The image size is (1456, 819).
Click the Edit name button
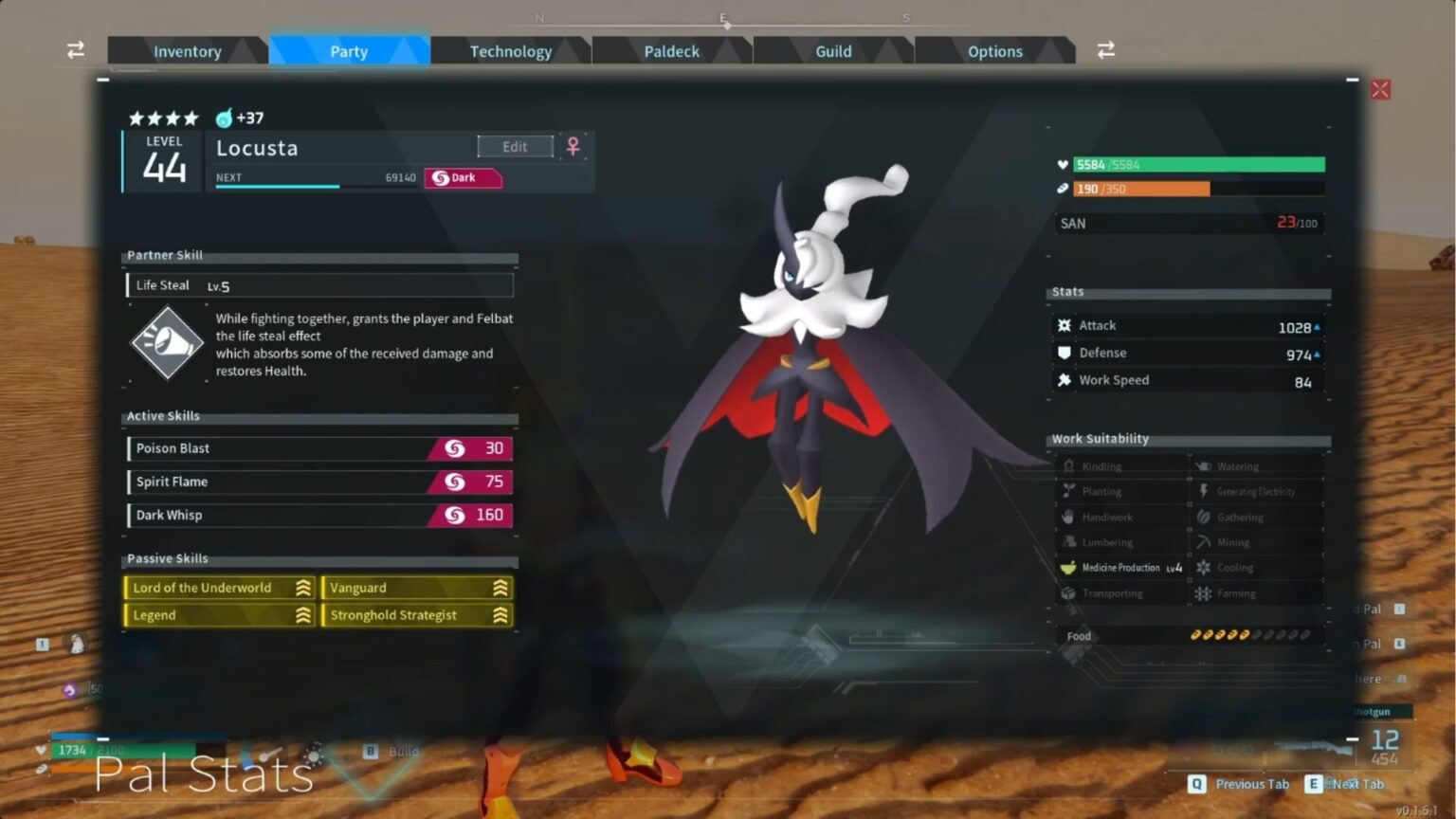tap(515, 147)
